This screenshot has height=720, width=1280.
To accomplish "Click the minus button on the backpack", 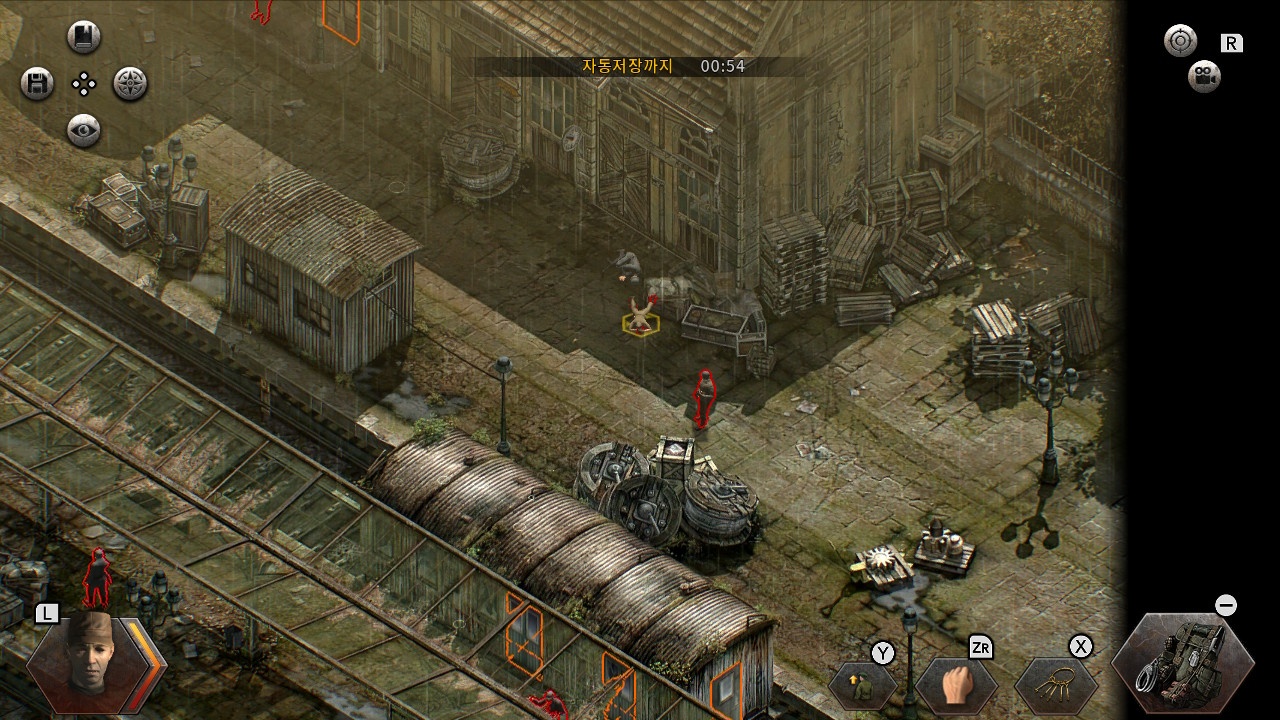I will click(1224, 604).
